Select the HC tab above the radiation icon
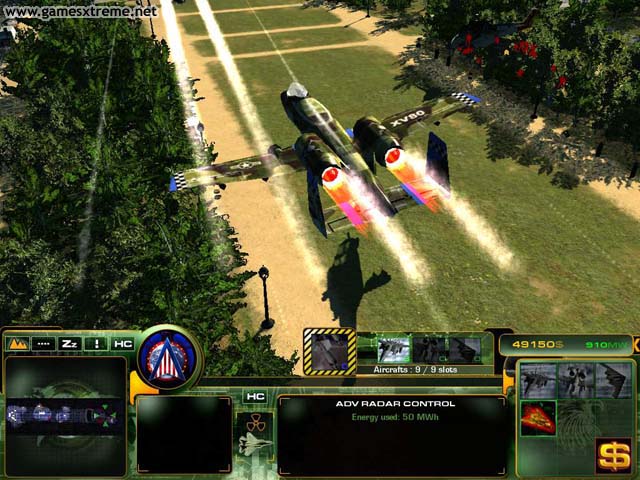The image size is (640, 480). click(254, 397)
